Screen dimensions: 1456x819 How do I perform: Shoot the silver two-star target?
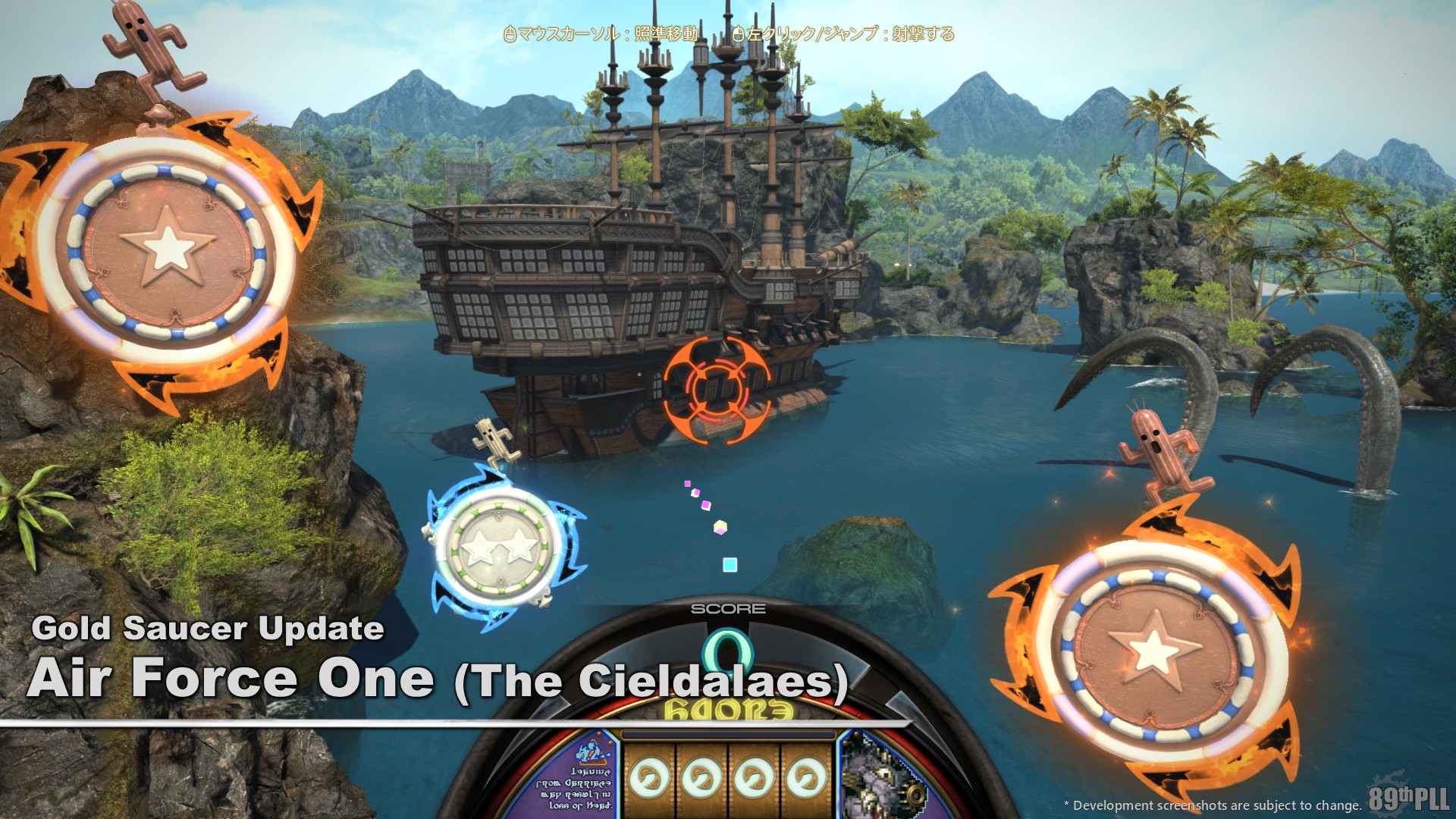click(500, 547)
